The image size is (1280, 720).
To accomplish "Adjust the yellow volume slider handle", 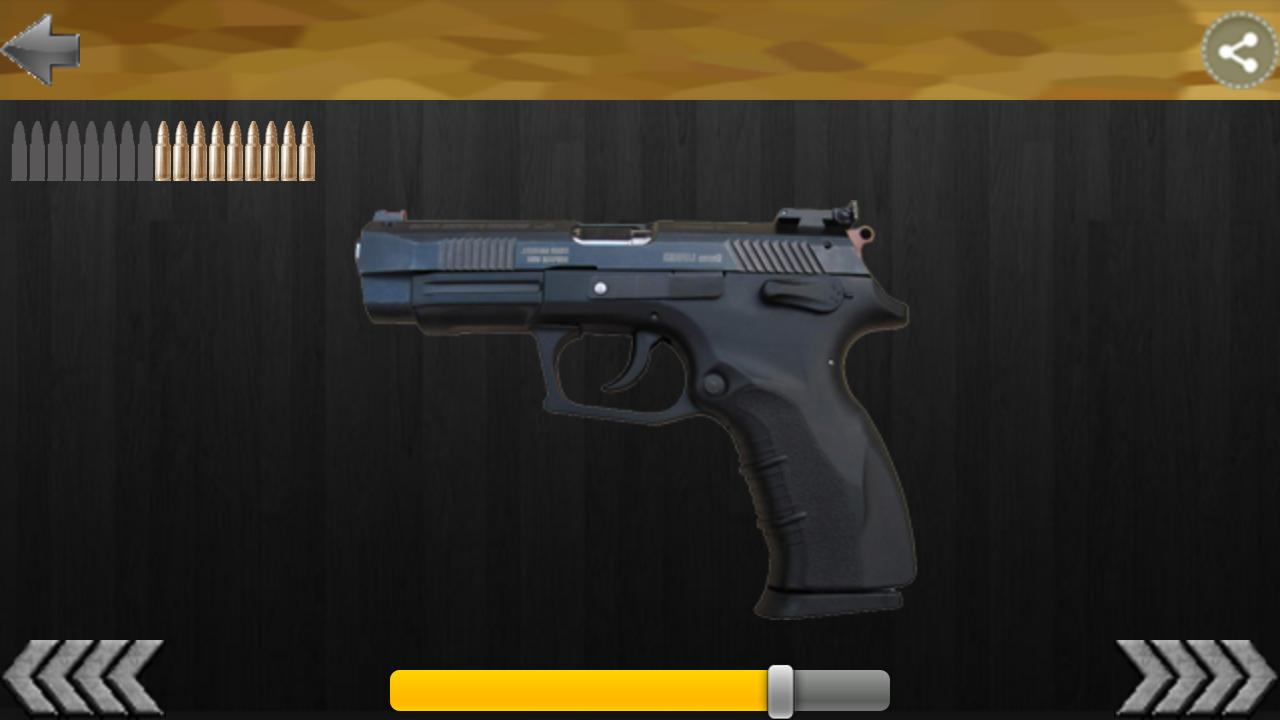I will [783, 689].
